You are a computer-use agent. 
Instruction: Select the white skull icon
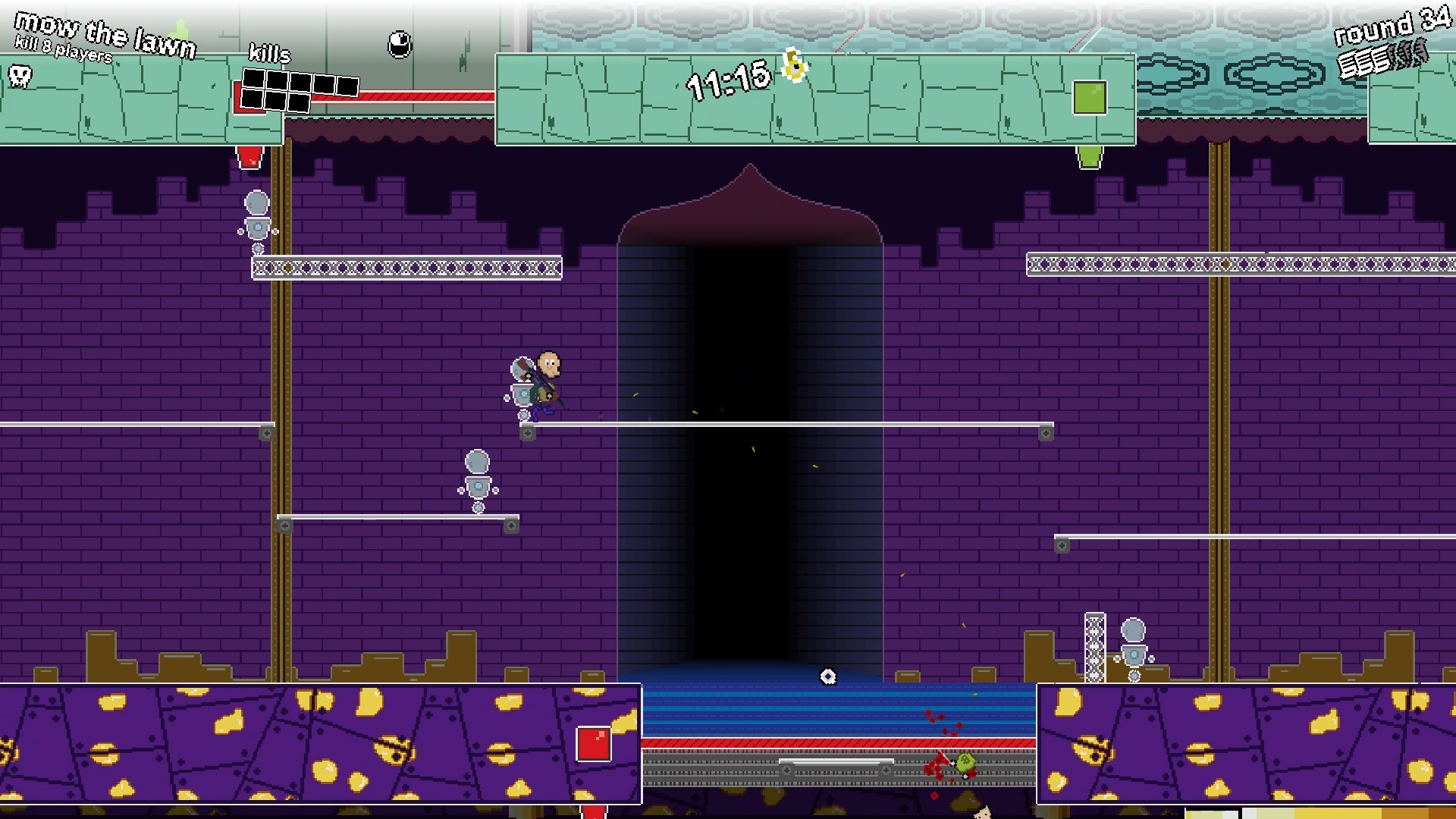pyautogui.click(x=20, y=75)
